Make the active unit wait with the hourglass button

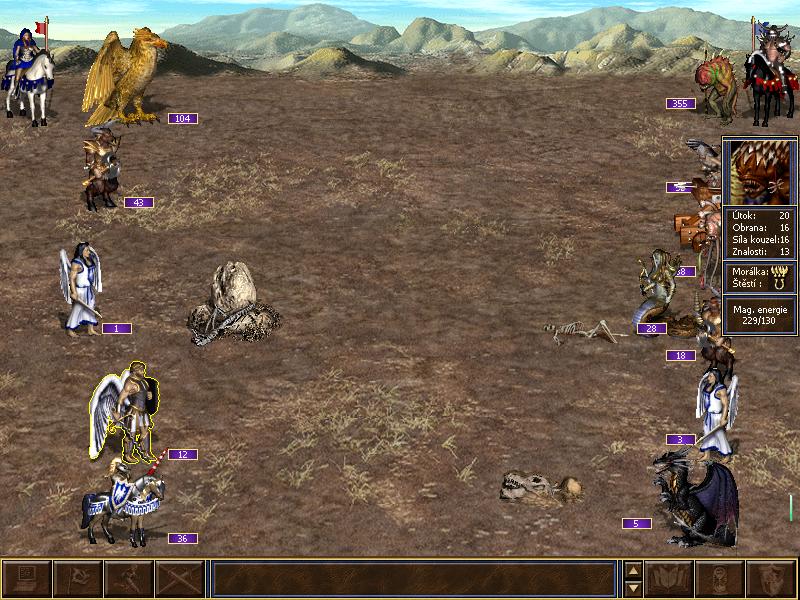tap(720, 579)
